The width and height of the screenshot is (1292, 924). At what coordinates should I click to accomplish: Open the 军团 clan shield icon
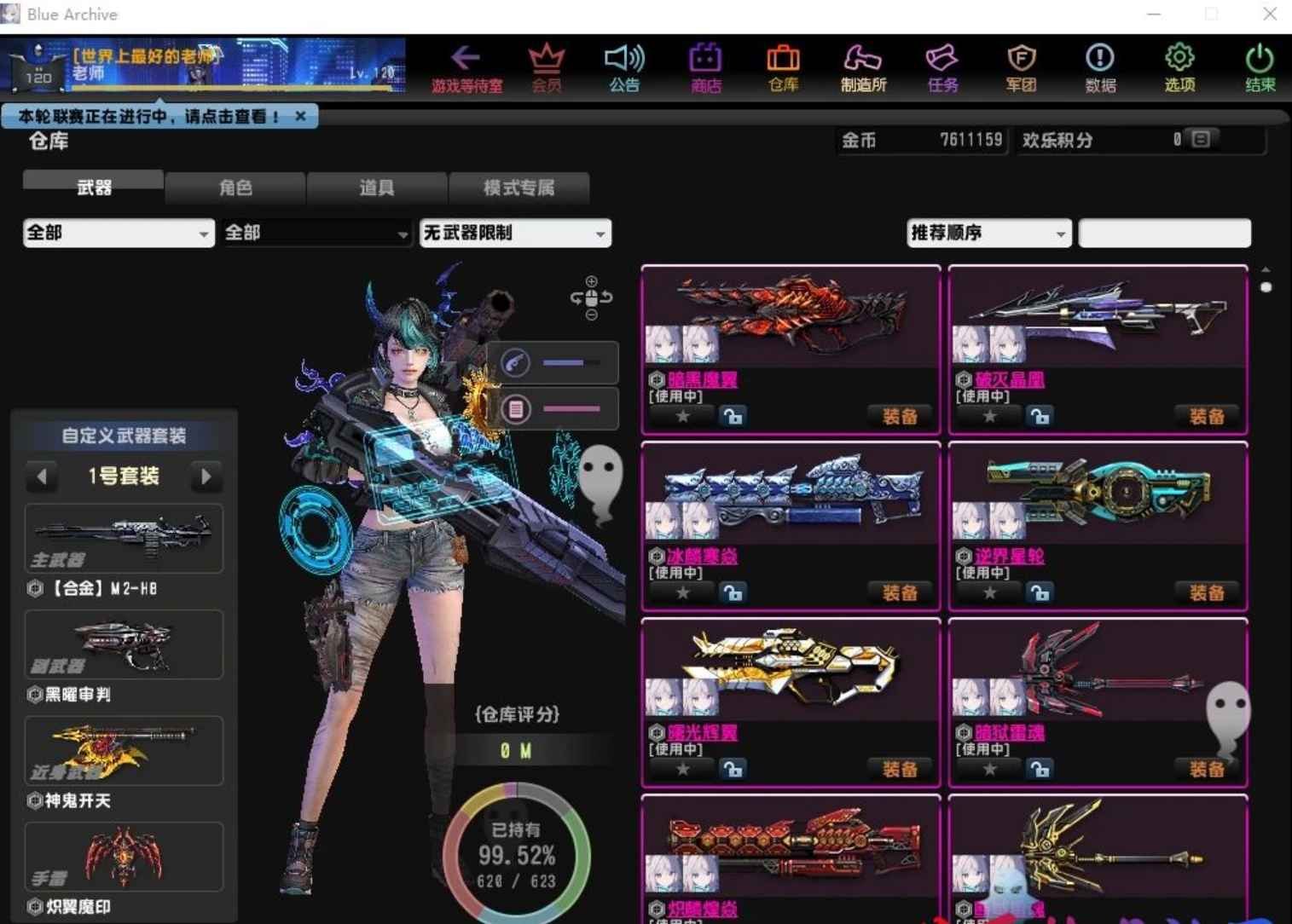pos(1020,68)
